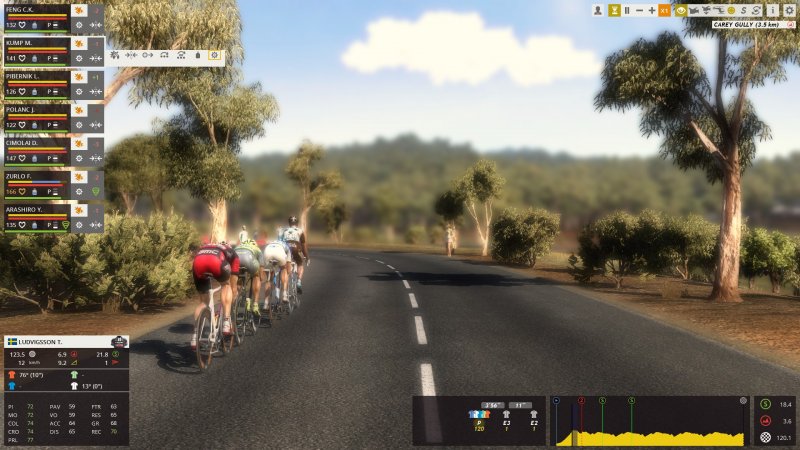800x450 pixels.
Task: Choose rider Arashiro Y. in the roster
Action: click(x=30, y=208)
